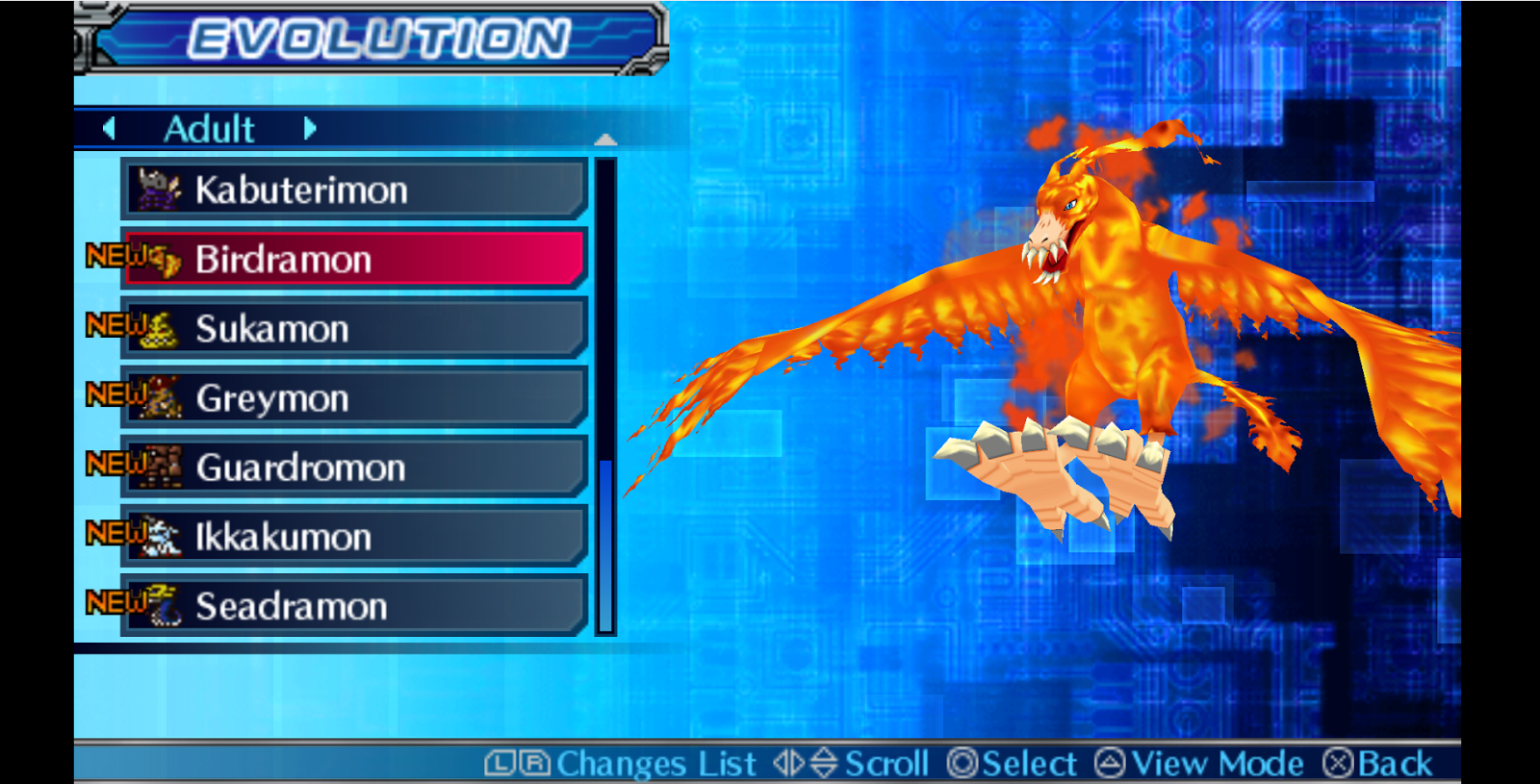The image size is (1540, 784).
Task: Click the right arrow beside Adult
Action: tap(309, 128)
